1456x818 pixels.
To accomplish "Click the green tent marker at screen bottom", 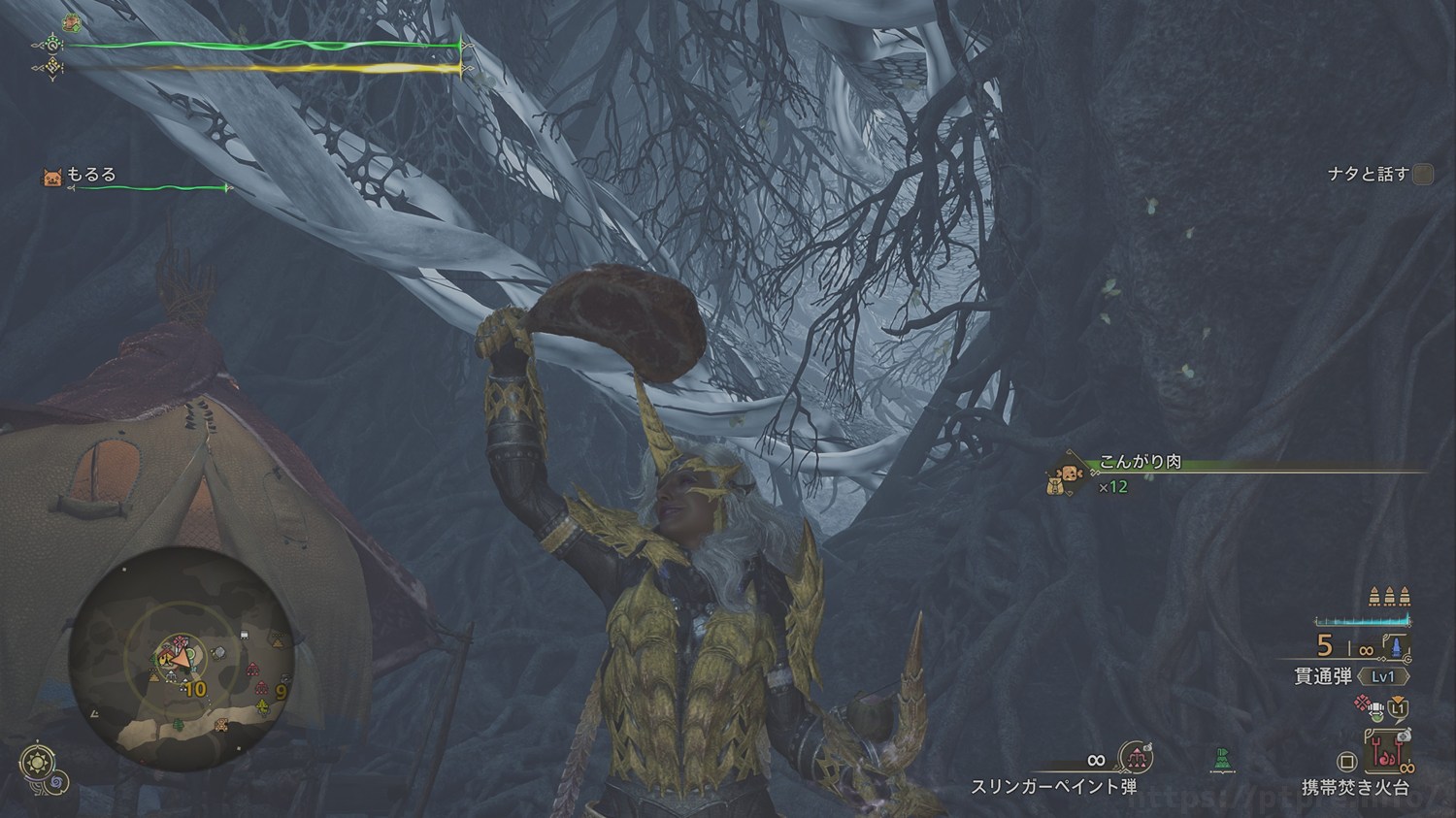I will click(1222, 758).
